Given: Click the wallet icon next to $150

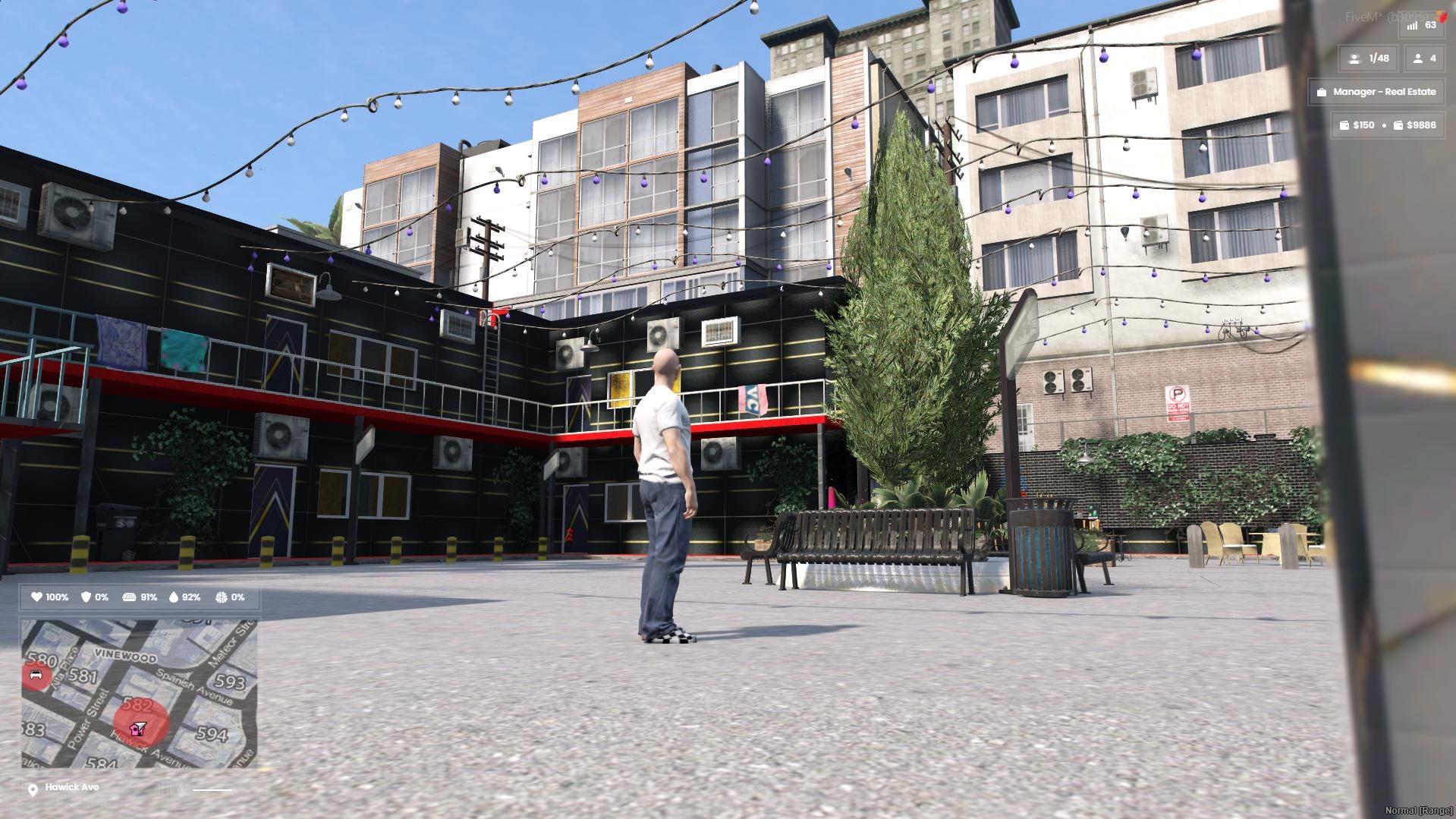Looking at the screenshot, I should click(1345, 125).
